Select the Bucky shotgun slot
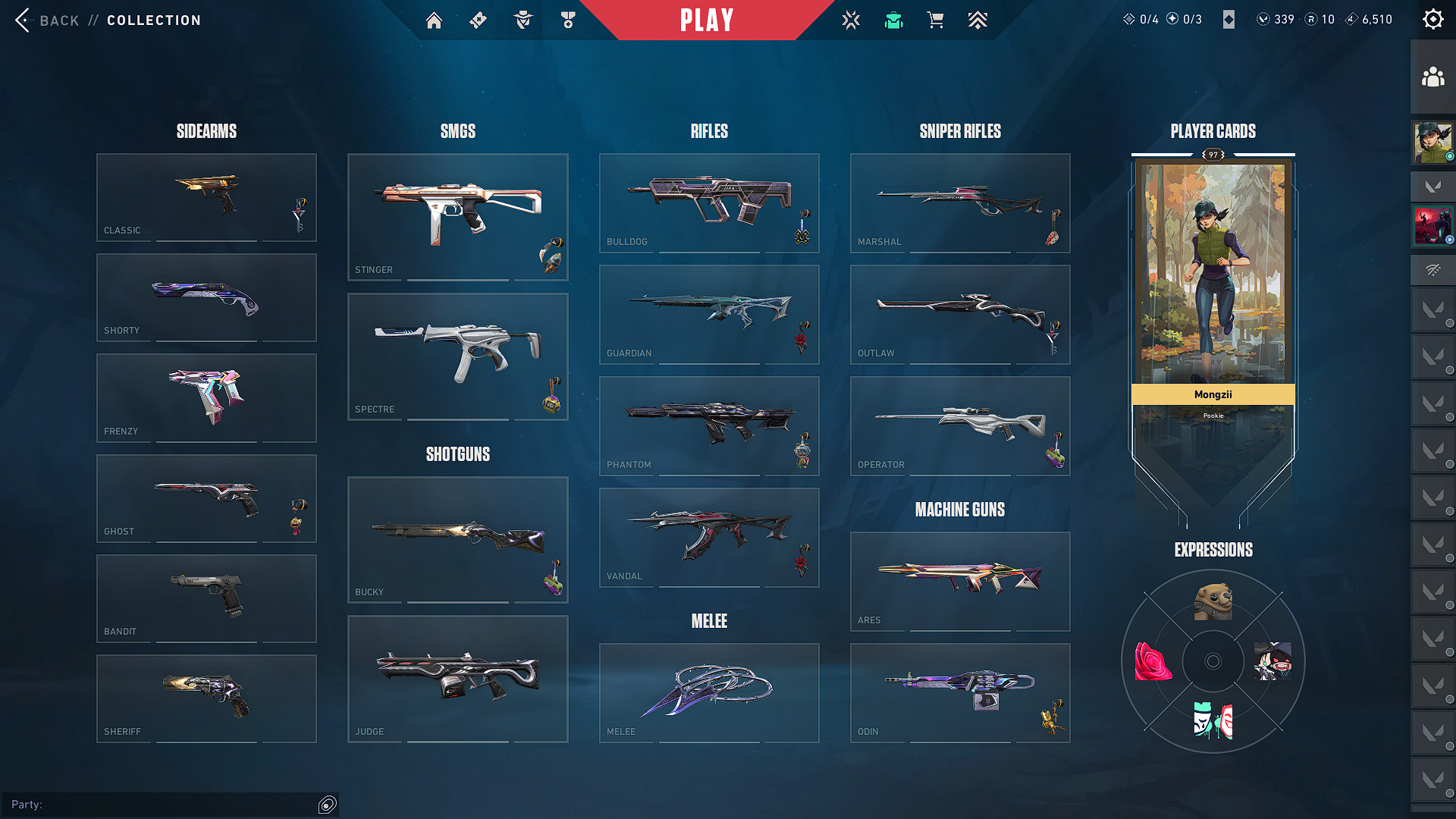This screenshot has height=819, width=1456. (457, 539)
